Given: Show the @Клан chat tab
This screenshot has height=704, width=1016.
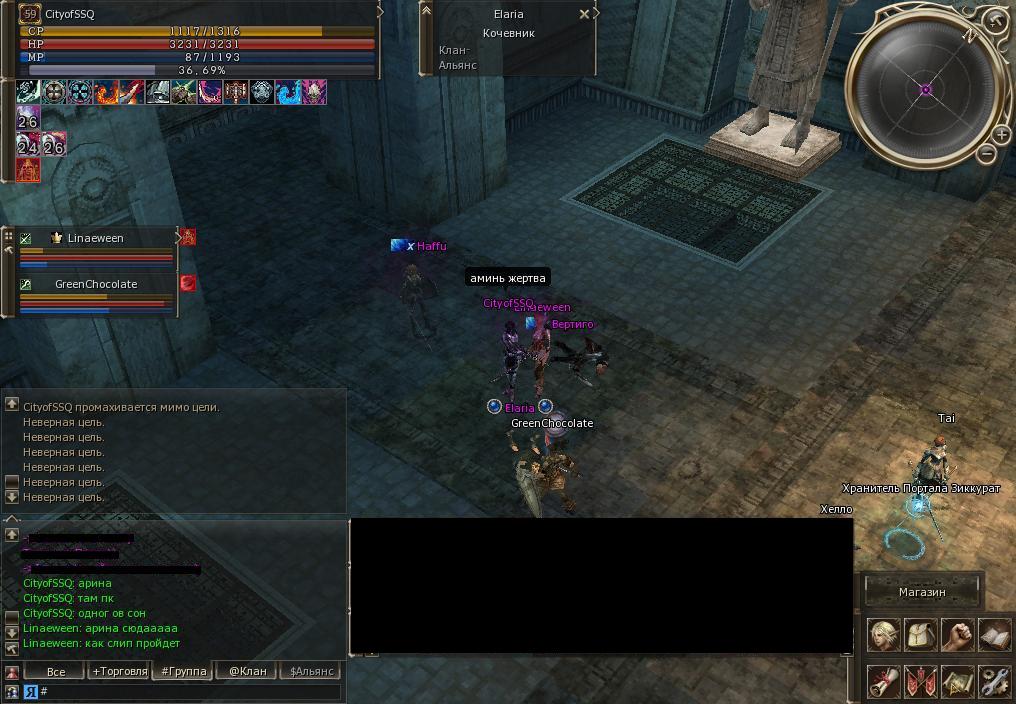Looking at the screenshot, I should pyautogui.click(x=247, y=671).
